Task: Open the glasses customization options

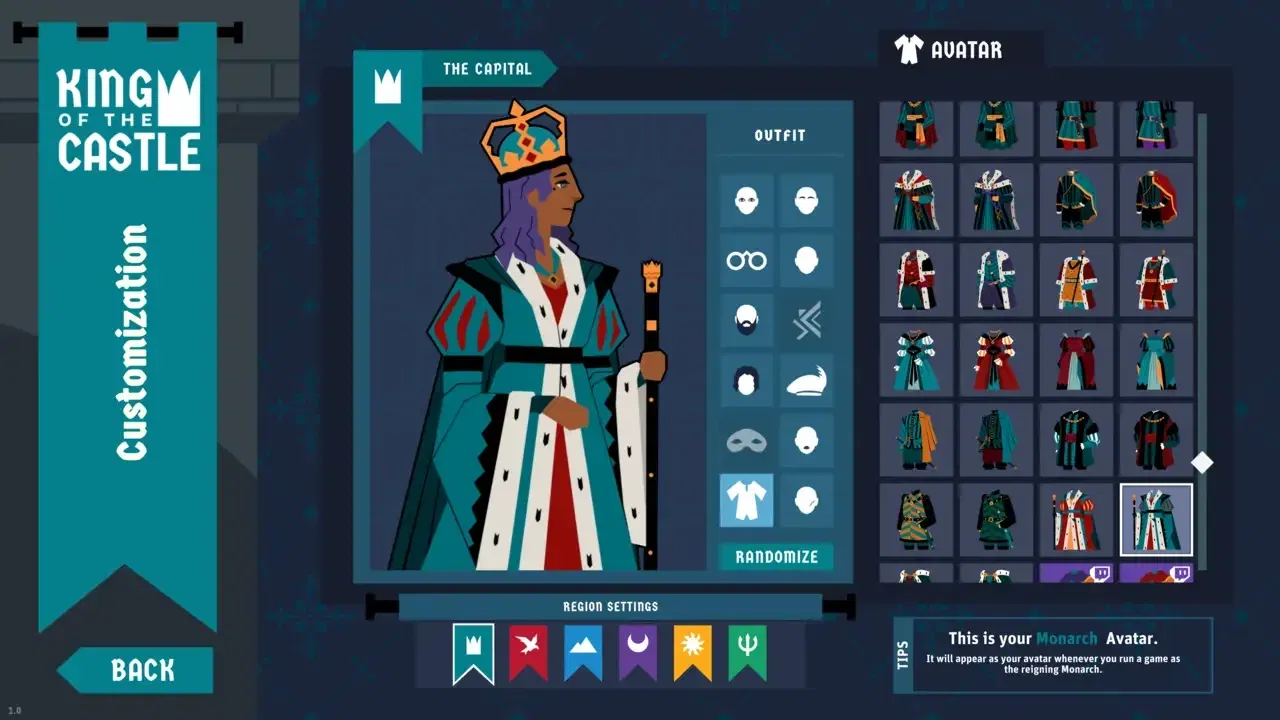Action: point(747,260)
